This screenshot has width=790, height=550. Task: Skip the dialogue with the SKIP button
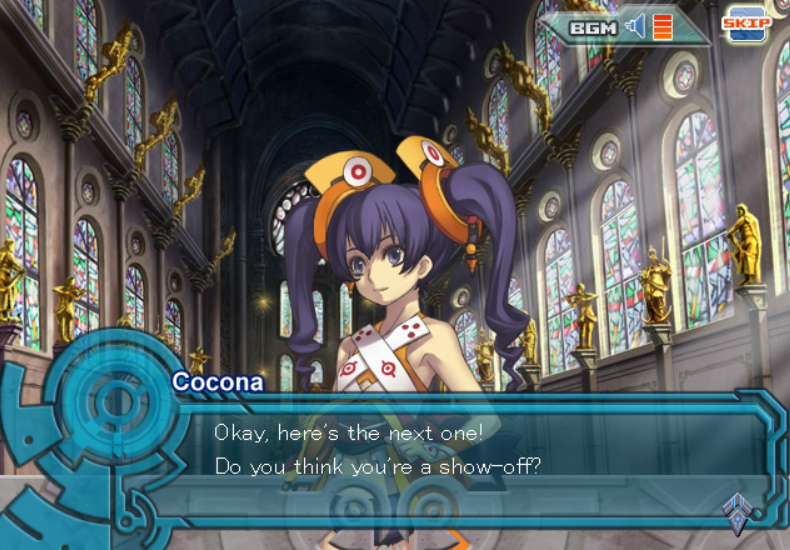coord(747,23)
